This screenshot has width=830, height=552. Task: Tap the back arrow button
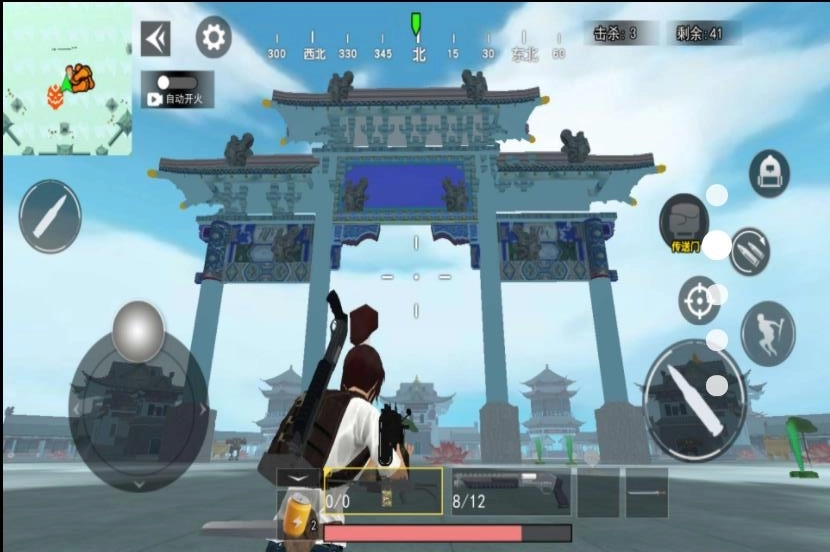click(155, 39)
